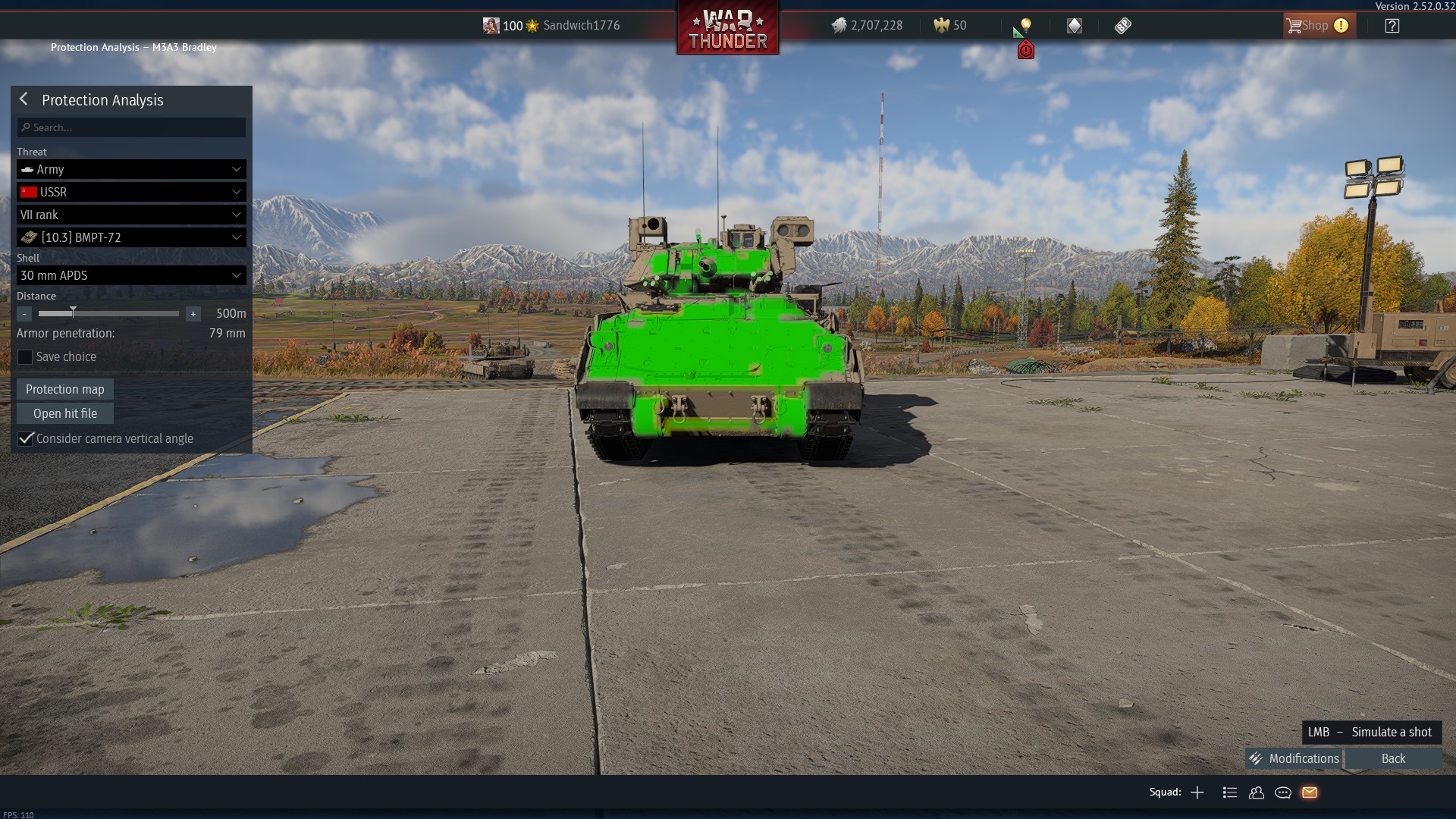
Task: Open the orange mail envelope icon
Action: coord(1310,792)
